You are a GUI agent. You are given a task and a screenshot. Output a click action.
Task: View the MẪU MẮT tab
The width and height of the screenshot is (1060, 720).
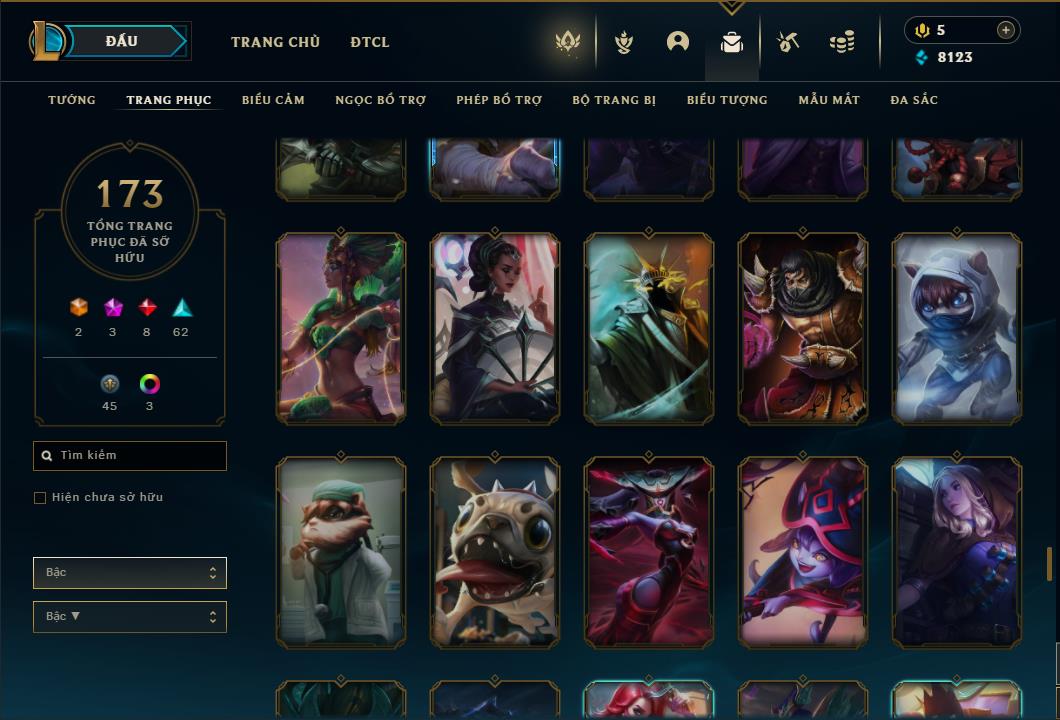pos(829,100)
